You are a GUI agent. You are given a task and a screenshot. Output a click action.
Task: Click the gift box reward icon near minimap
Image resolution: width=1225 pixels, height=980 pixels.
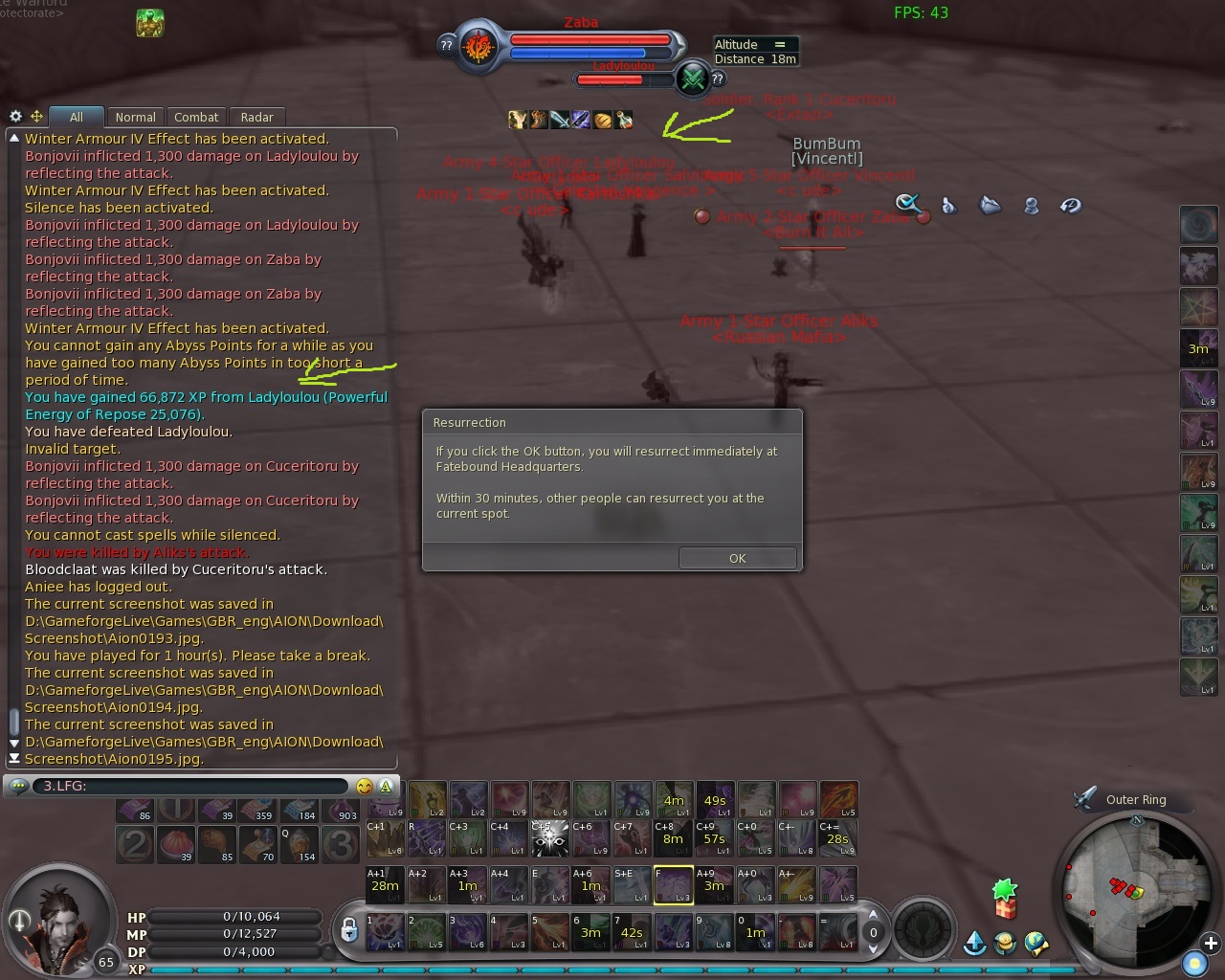click(1005, 908)
